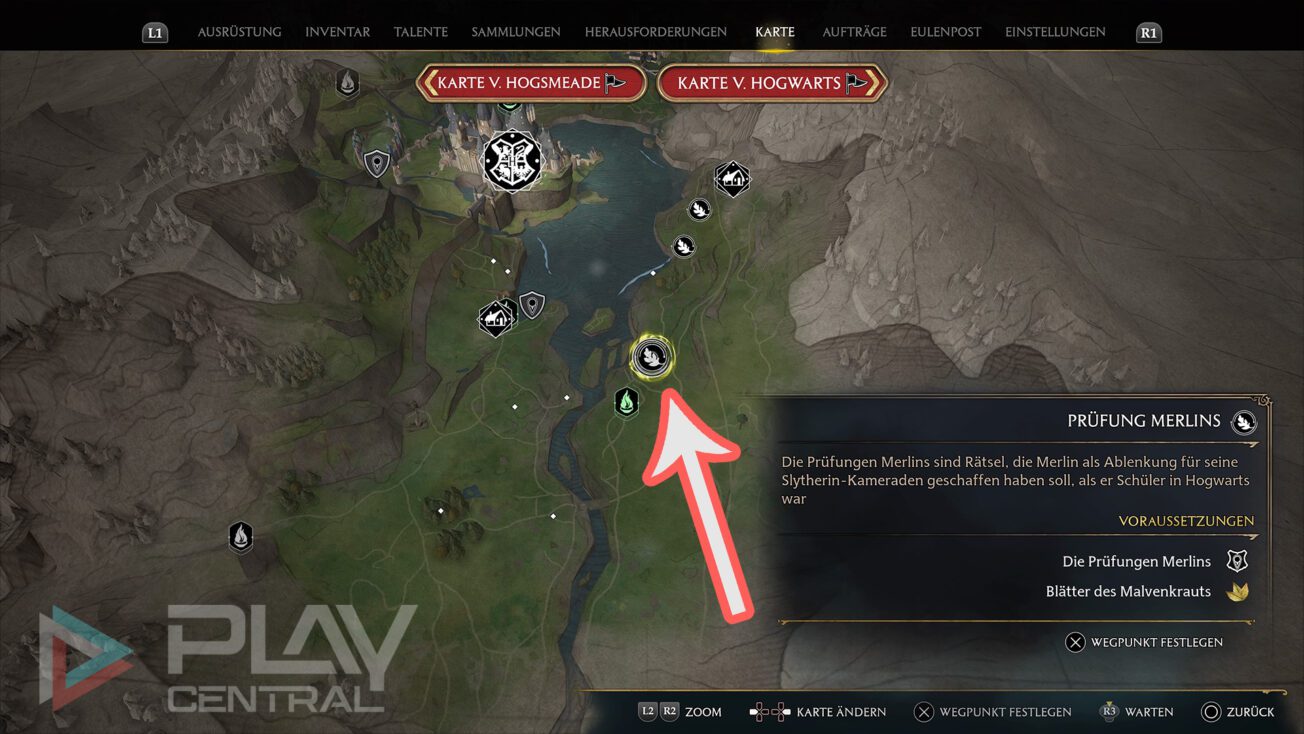Image resolution: width=1304 pixels, height=734 pixels.
Task: Click the hamlet icon on the northeastern shoreline
Action: click(x=731, y=179)
